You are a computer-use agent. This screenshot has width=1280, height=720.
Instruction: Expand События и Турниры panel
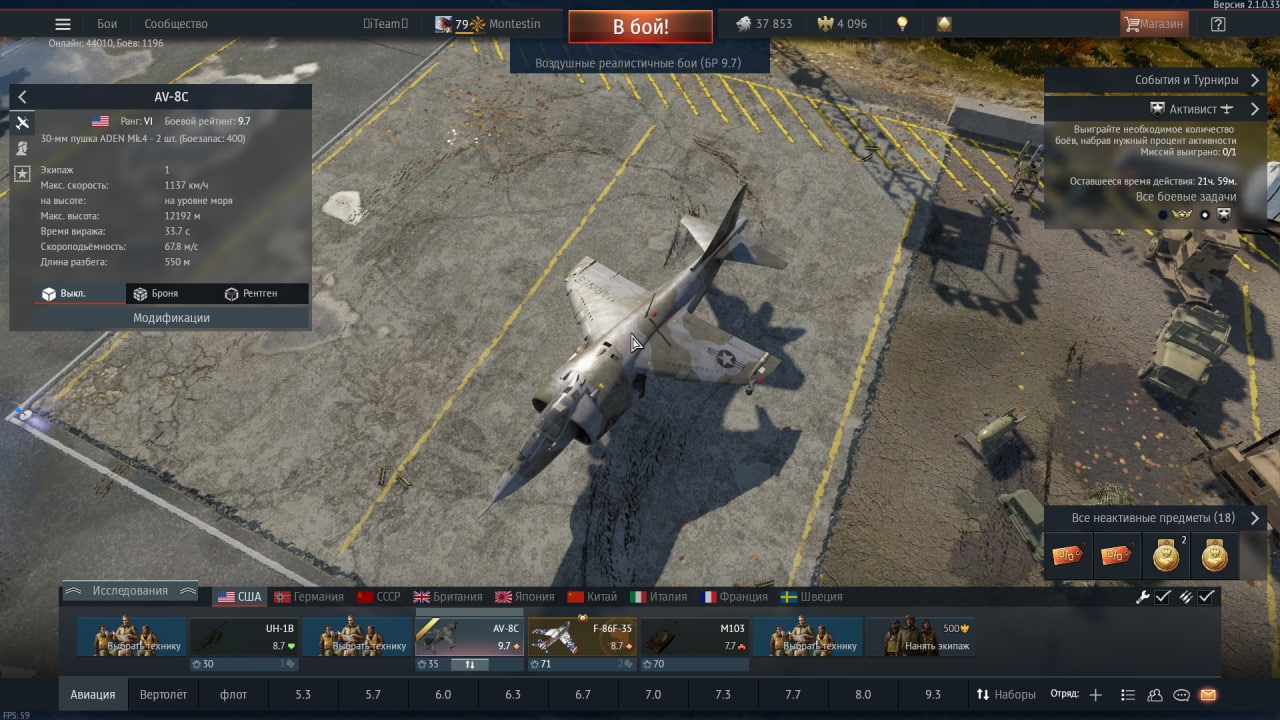click(x=1186, y=80)
